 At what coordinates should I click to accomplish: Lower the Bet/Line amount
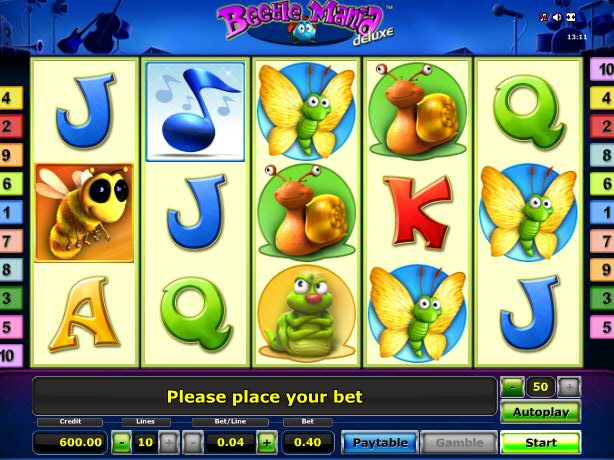(x=191, y=441)
